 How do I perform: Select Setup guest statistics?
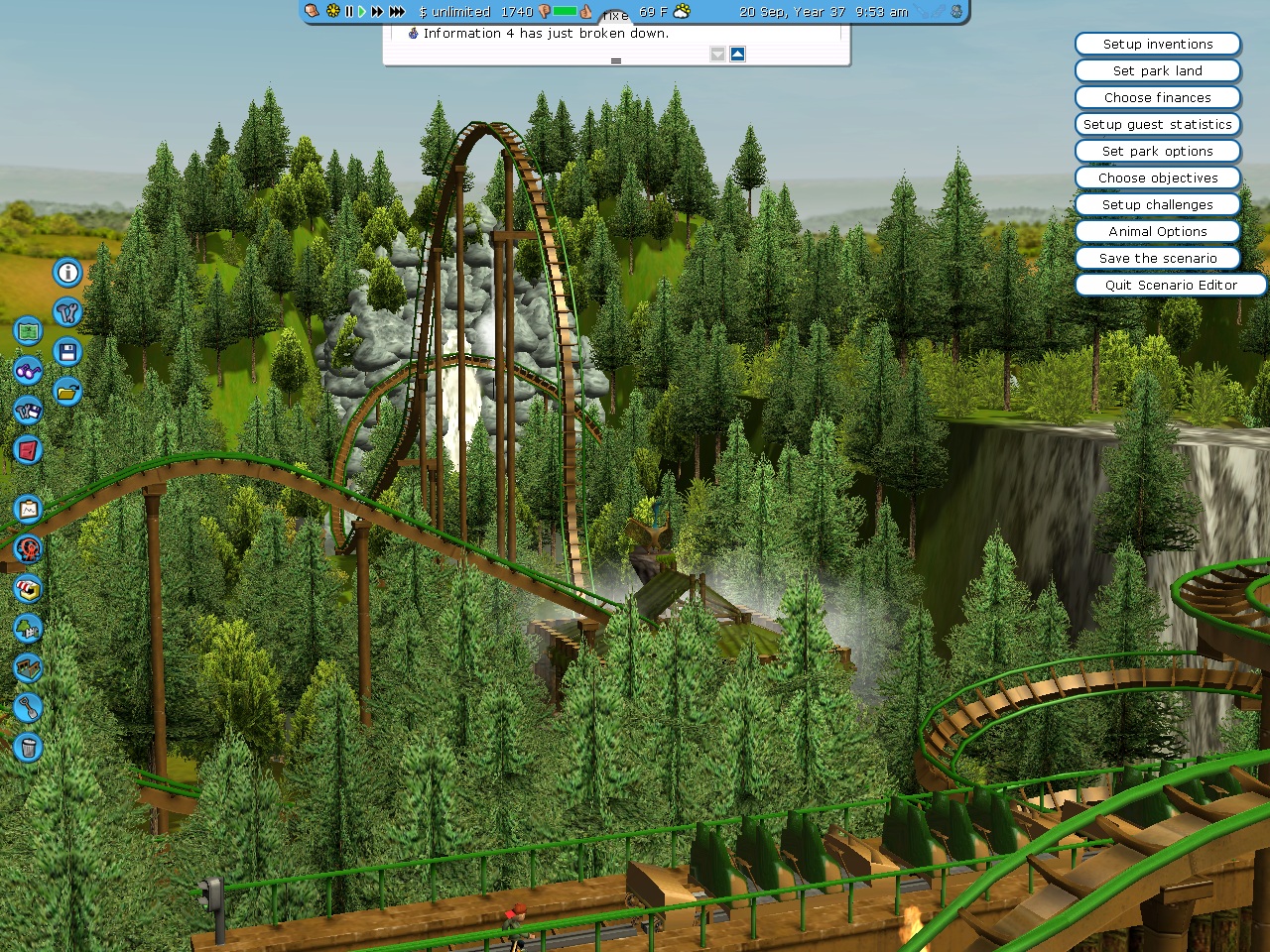(x=1157, y=125)
